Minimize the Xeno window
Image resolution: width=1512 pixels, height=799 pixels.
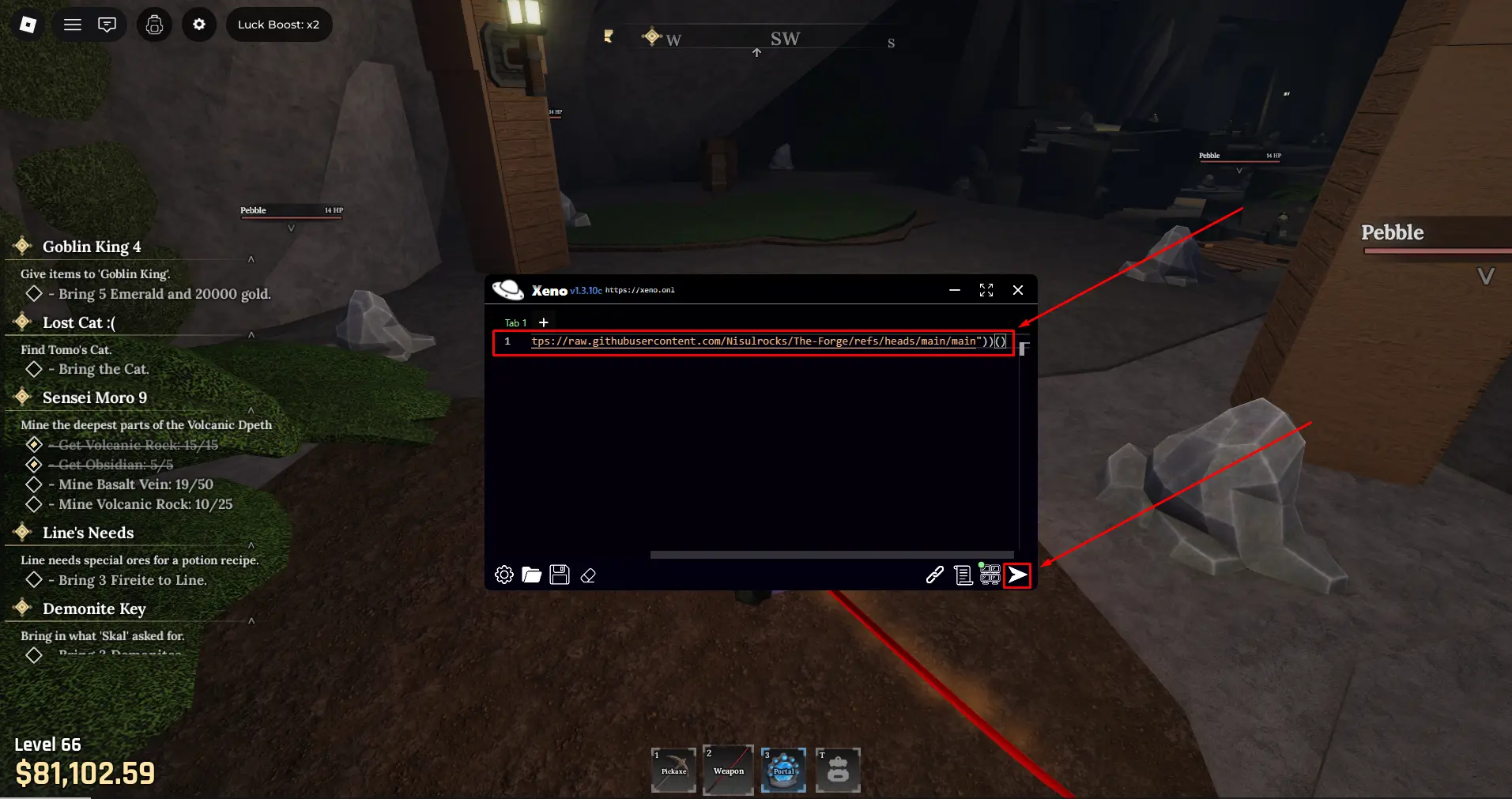pyautogui.click(x=955, y=290)
